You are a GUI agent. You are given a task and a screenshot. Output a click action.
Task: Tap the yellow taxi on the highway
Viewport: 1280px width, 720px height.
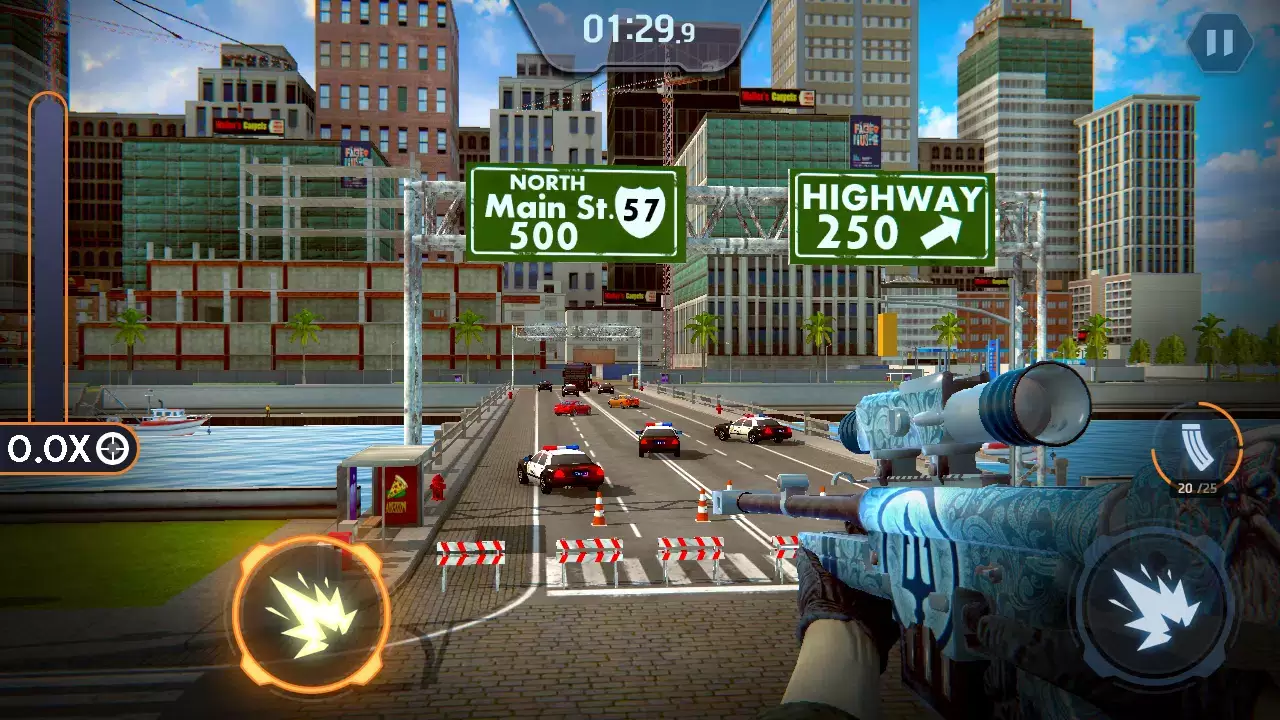click(625, 404)
